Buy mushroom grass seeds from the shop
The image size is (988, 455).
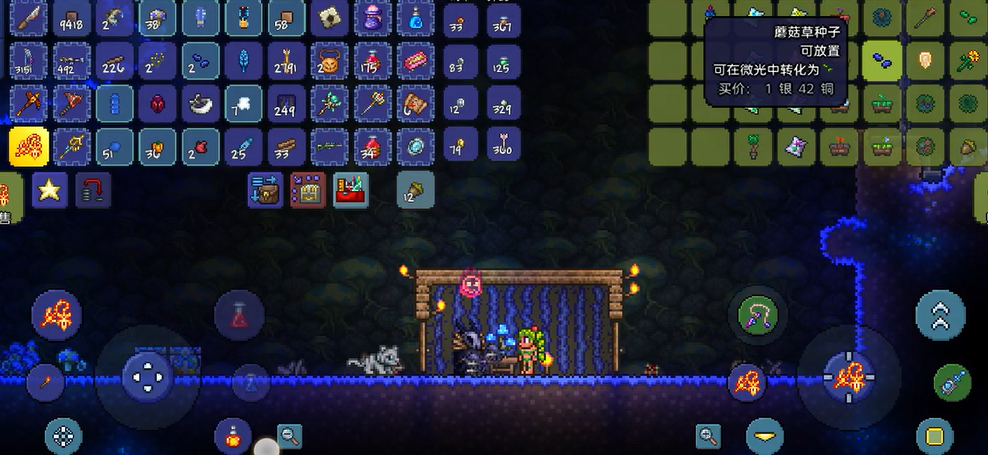click(x=883, y=62)
